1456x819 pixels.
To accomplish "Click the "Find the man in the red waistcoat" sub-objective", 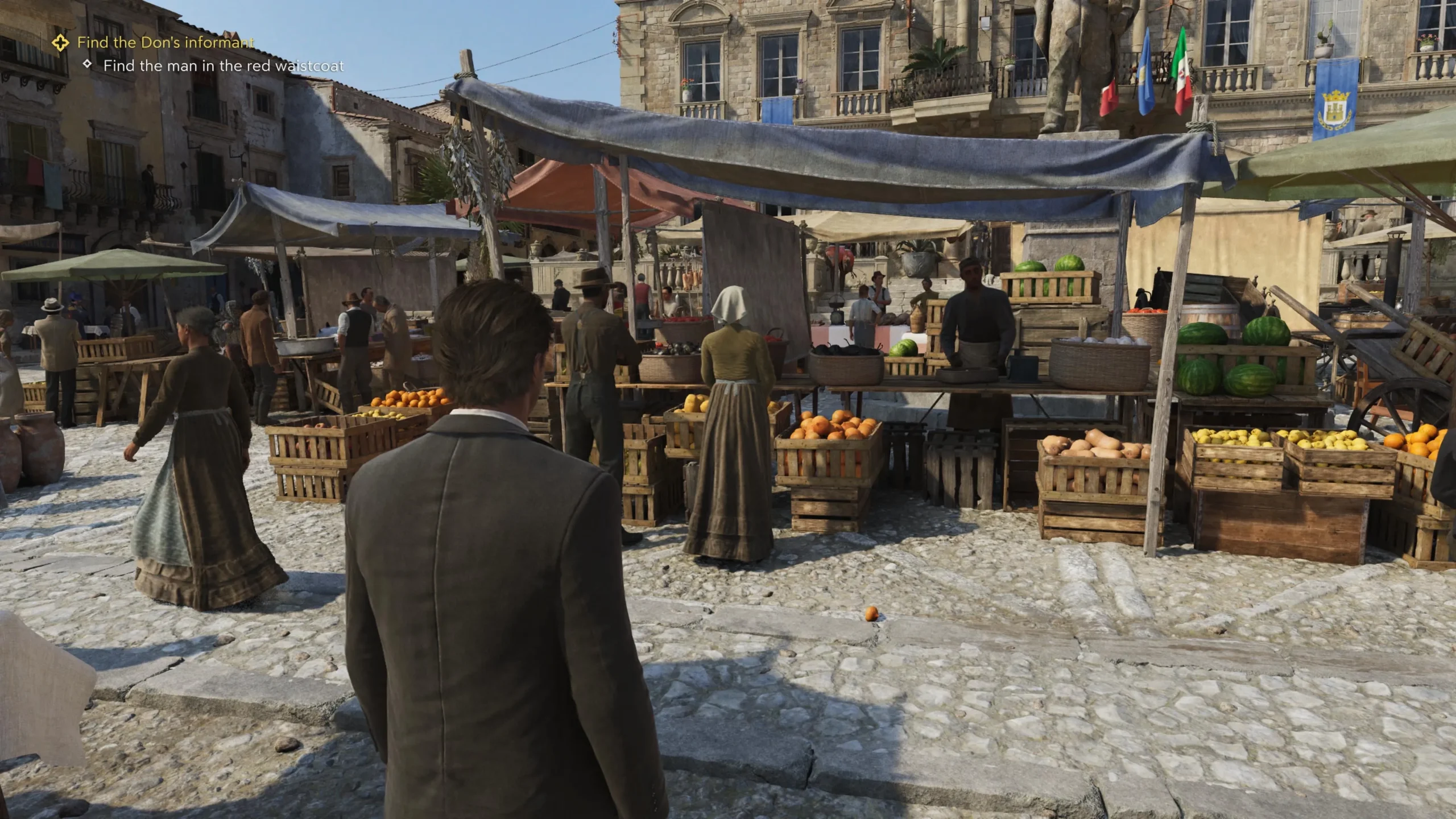I will point(223,66).
